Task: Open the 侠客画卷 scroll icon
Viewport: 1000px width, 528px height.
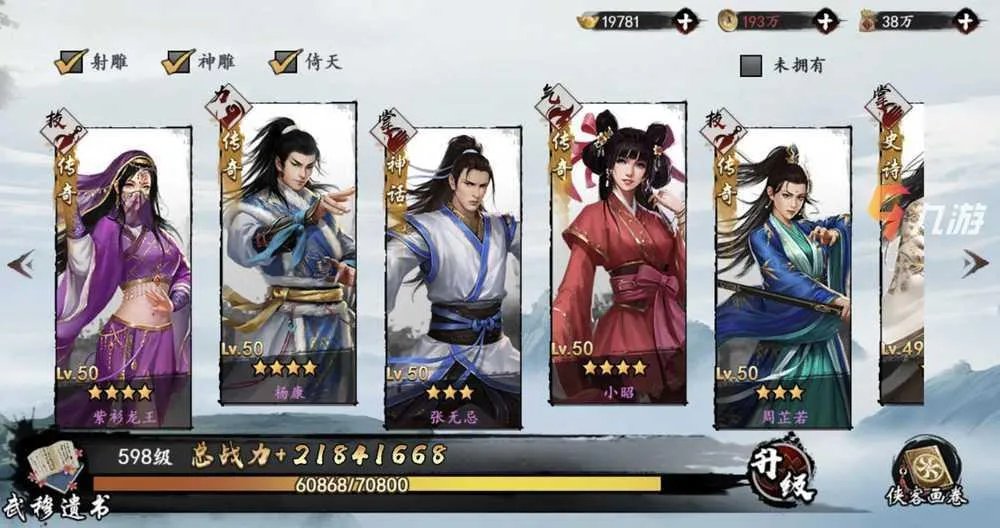Action: pos(928,472)
